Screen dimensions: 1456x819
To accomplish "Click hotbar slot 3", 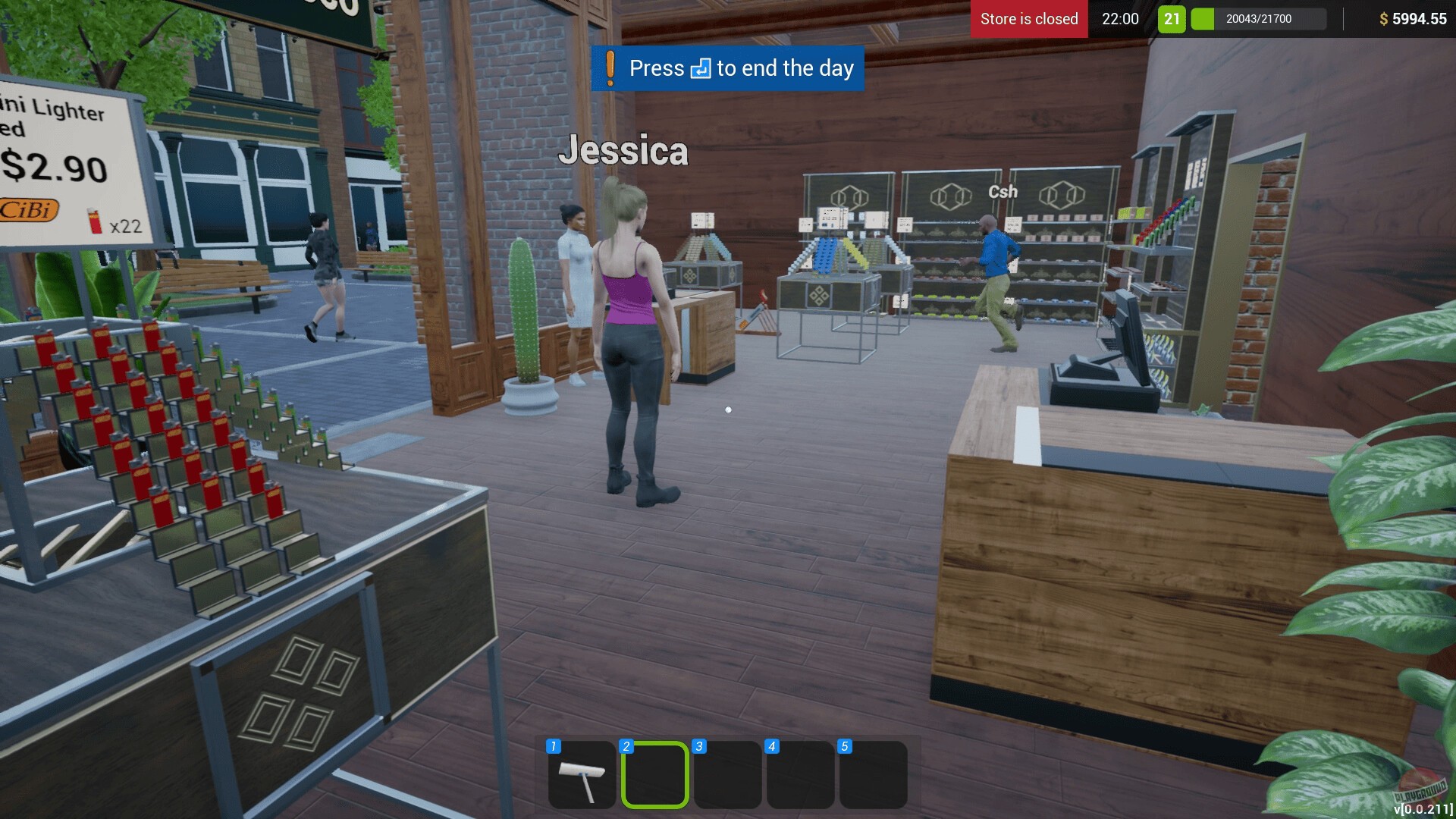I will (726, 775).
